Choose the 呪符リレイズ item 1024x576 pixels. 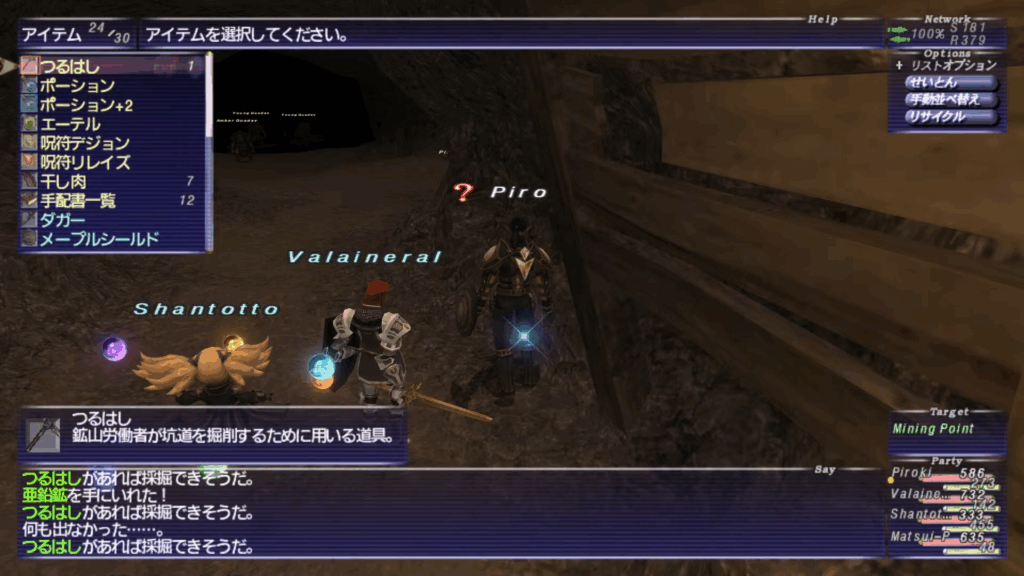coord(110,162)
